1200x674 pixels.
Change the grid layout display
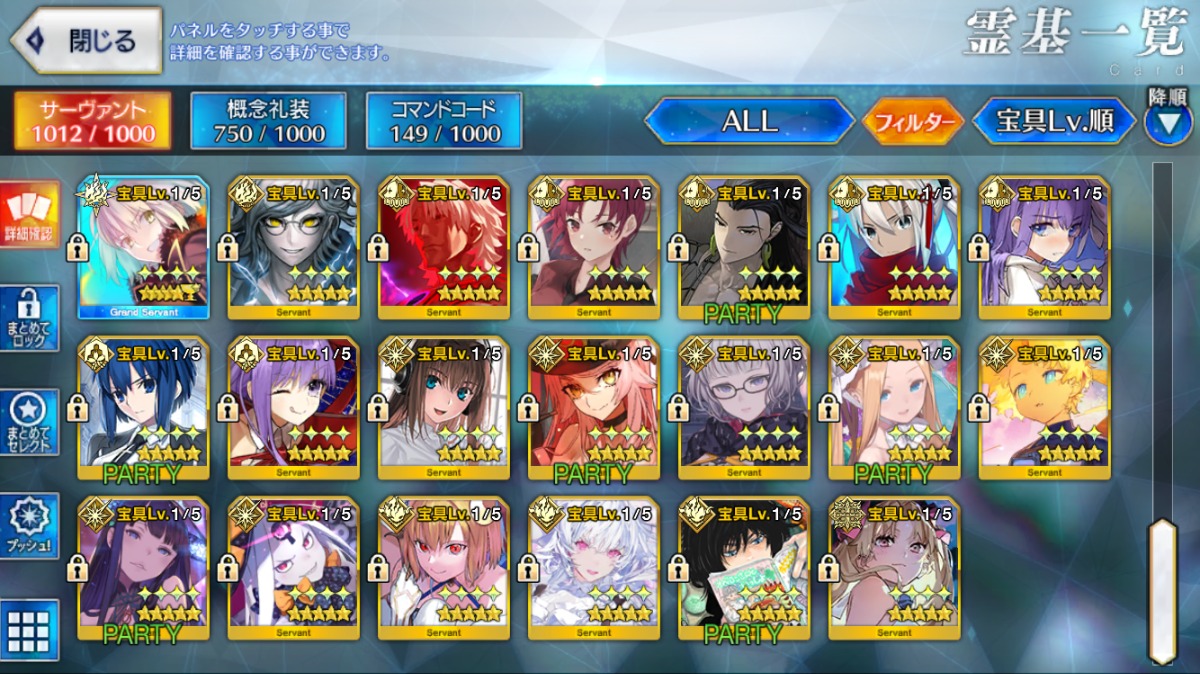click(x=29, y=630)
